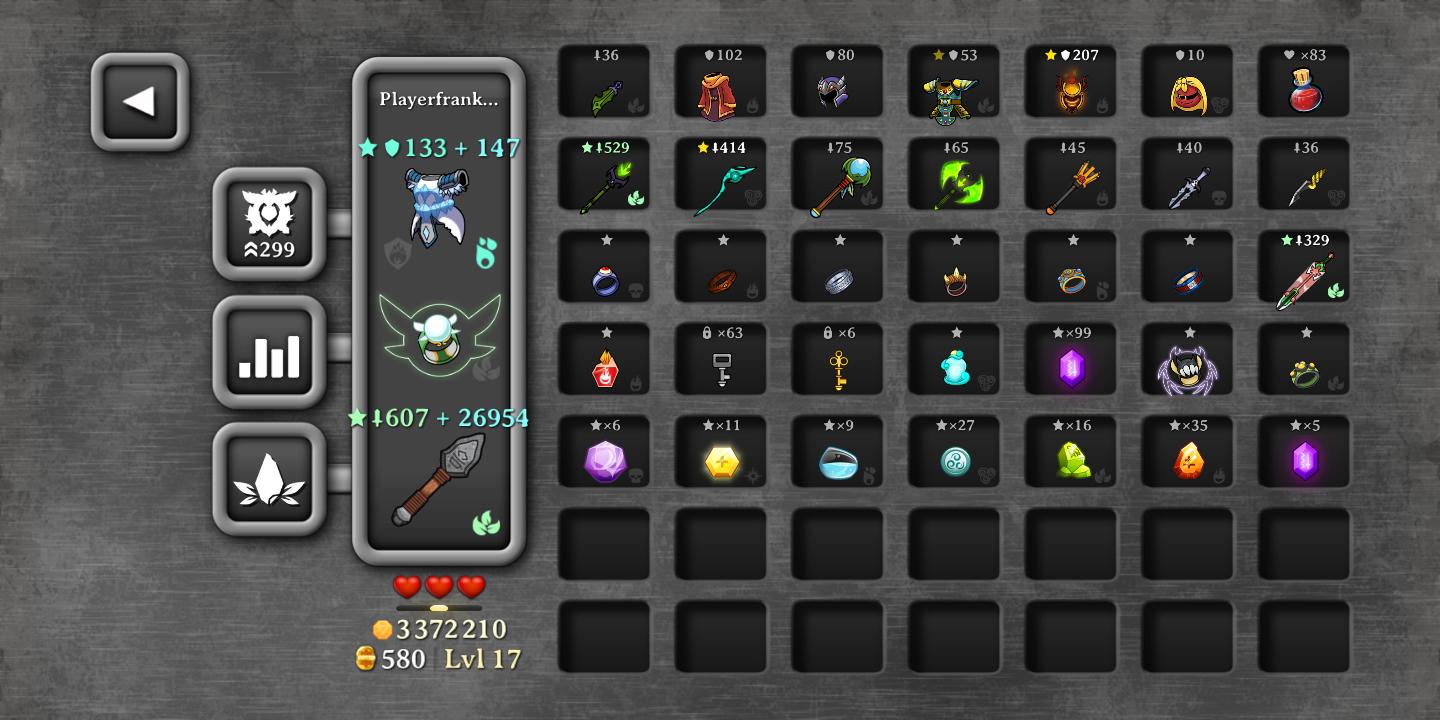Select the leaf emblem sidebar icon
This screenshot has width=1440, height=720.
pos(269,478)
